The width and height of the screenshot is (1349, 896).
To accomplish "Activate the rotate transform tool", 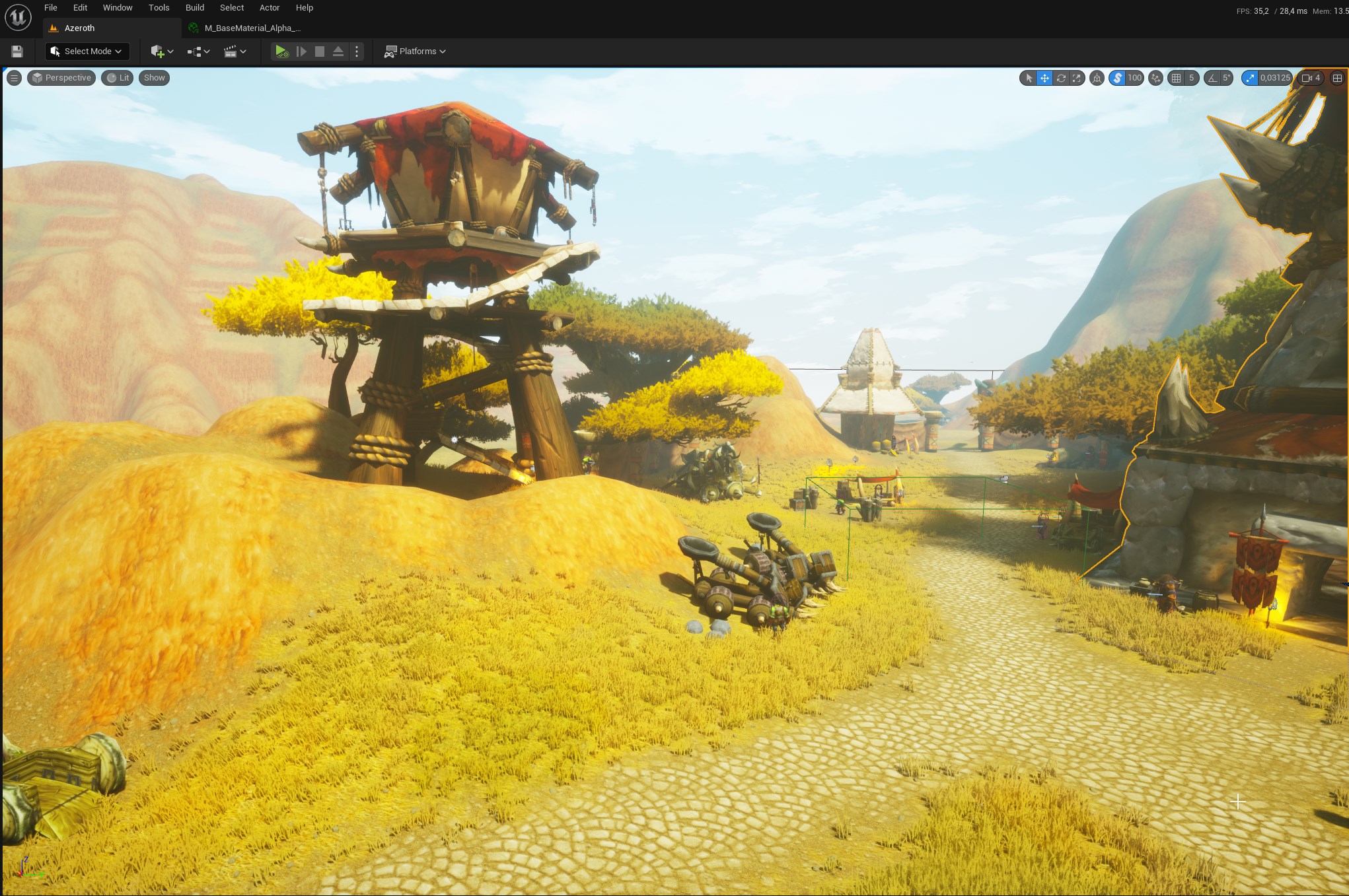I will [1061, 78].
